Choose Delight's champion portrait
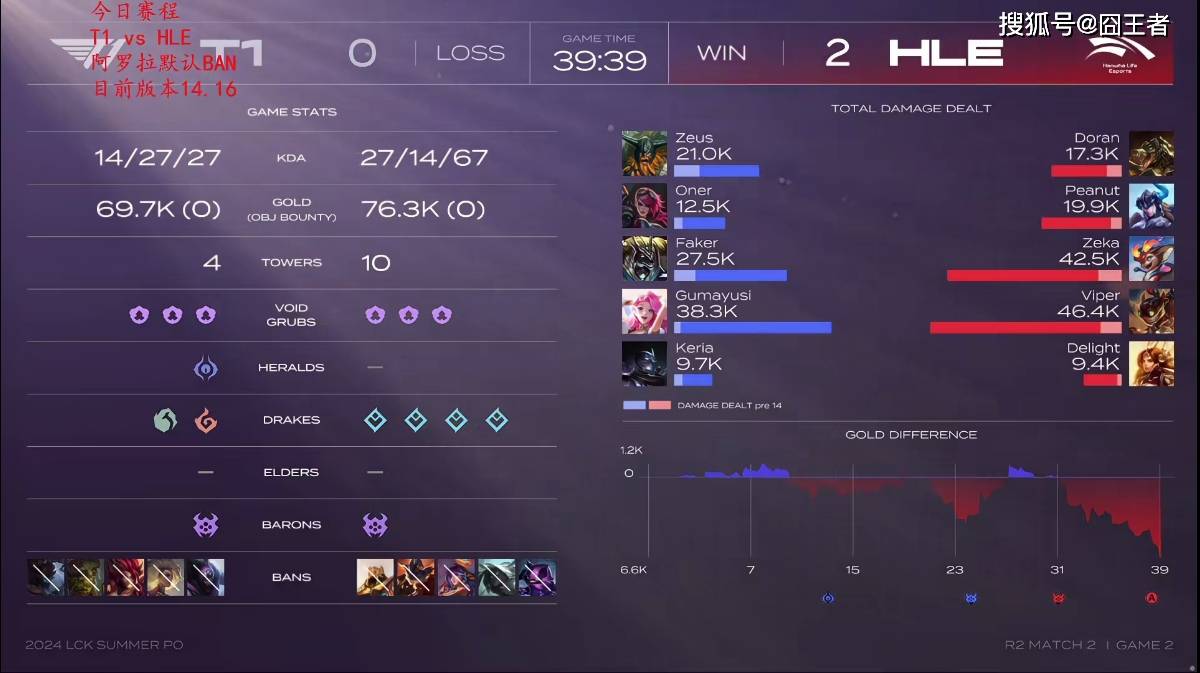Image resolution: width=1200 pixels, height=673 pixels. pos(1151,364)
